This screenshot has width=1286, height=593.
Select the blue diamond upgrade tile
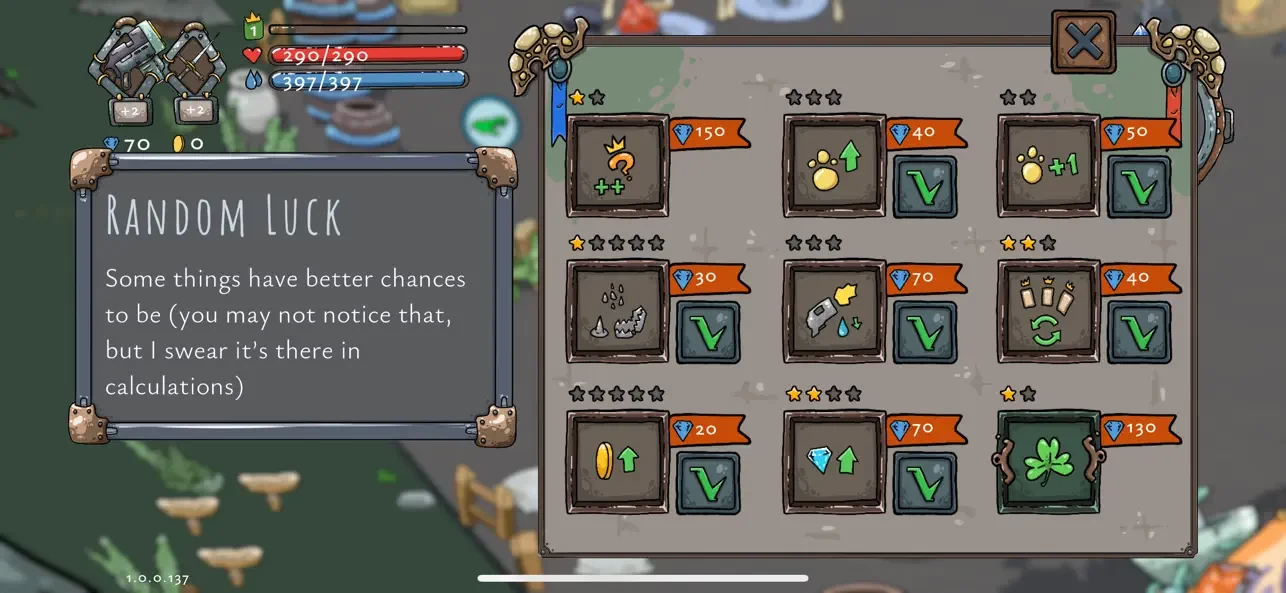(833, 461)
